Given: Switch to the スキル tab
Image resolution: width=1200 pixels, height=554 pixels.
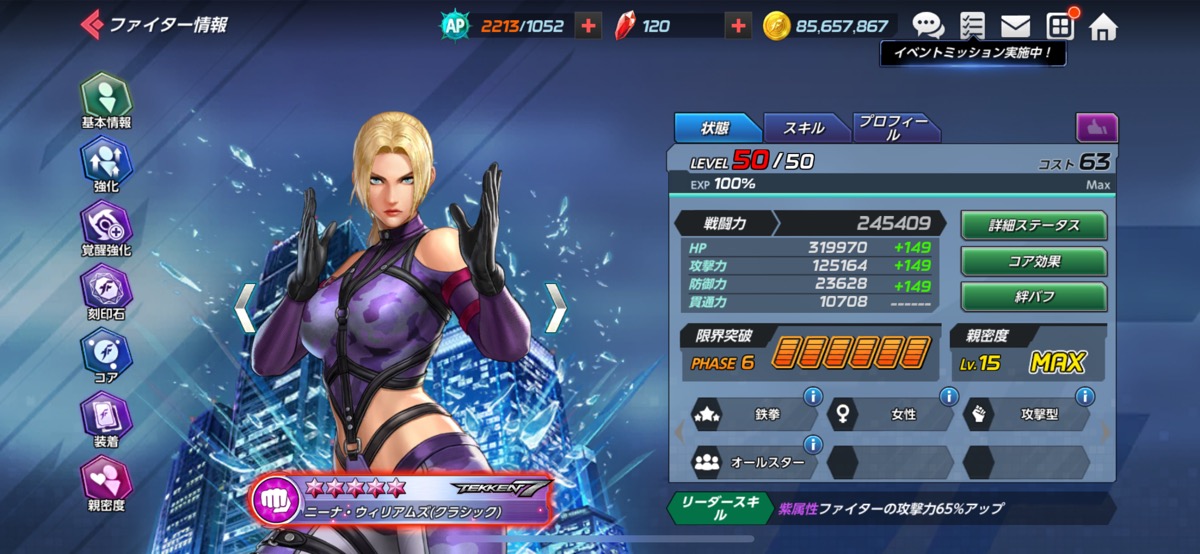Looking at the screenshot, I should tap(804, 127).
